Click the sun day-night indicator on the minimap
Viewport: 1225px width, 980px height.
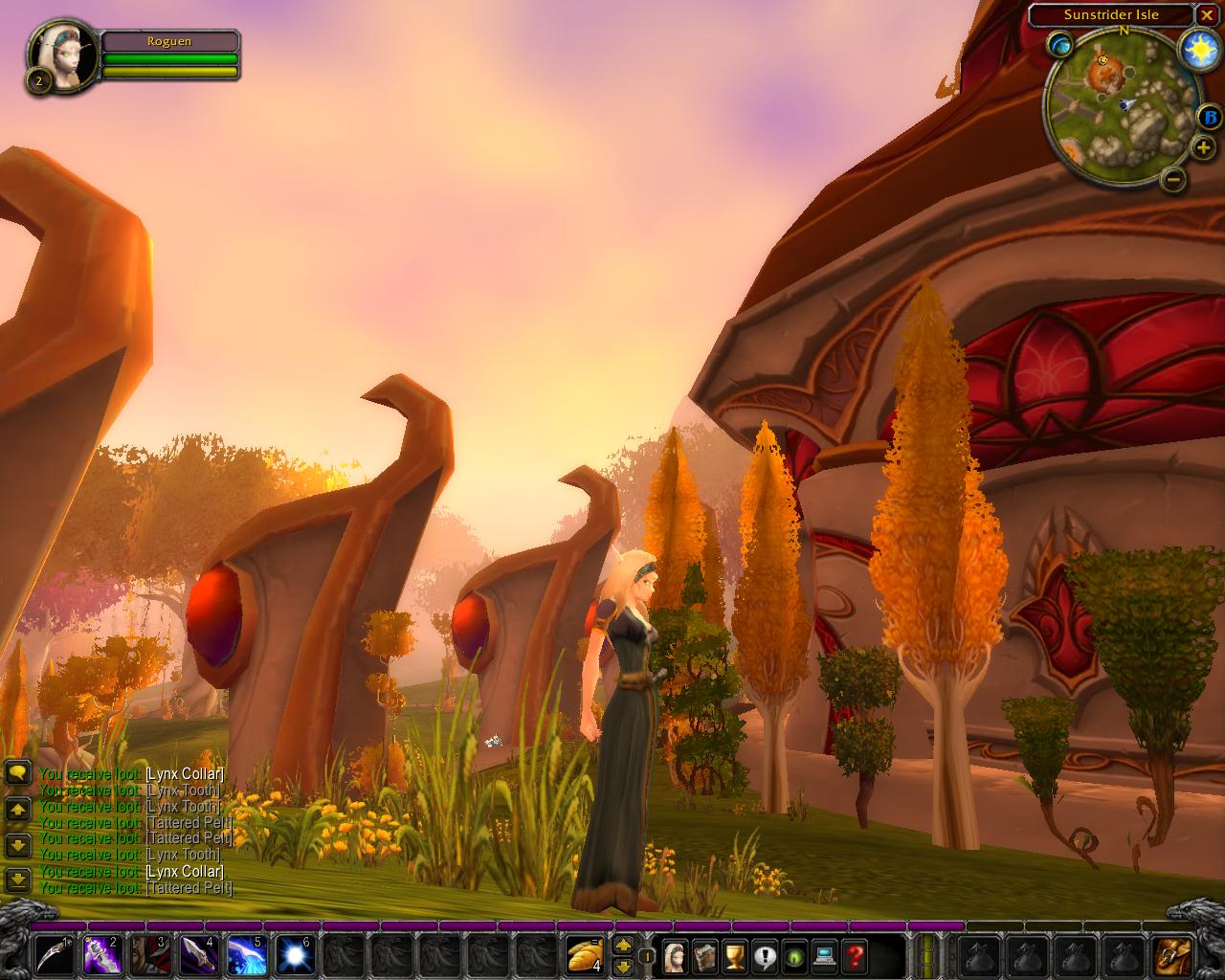pos(1197,49)
